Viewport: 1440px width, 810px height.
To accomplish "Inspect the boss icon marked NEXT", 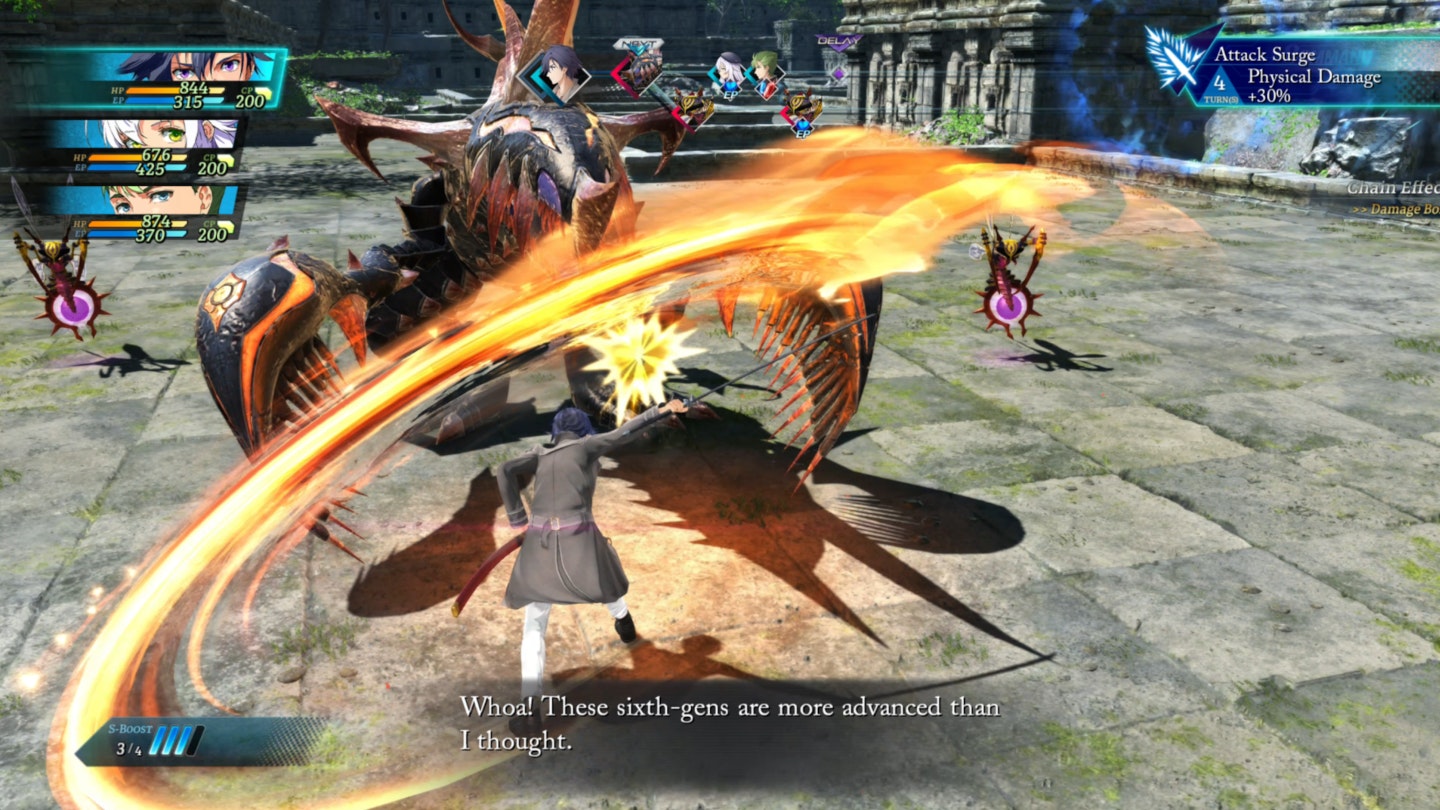I will tap(640, 68).
